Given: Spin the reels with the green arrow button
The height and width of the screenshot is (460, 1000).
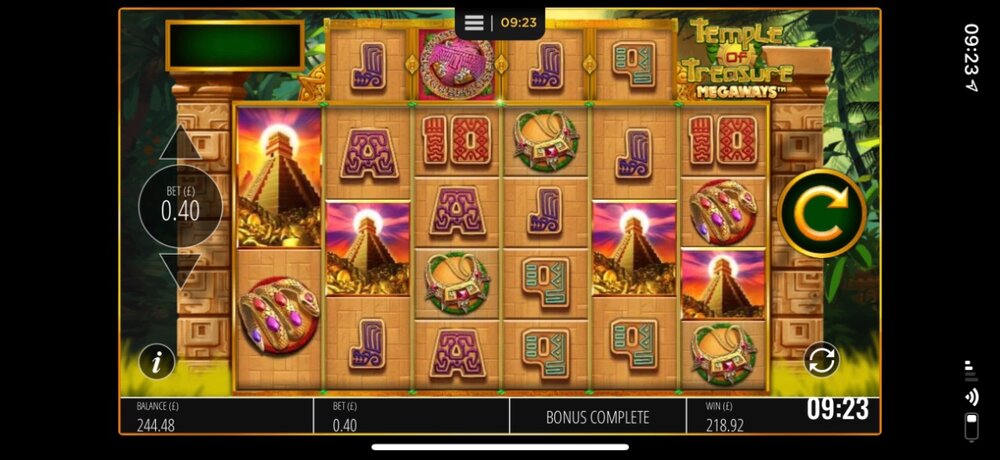Looking at the screenshot, I should click(x=820, y=214).
